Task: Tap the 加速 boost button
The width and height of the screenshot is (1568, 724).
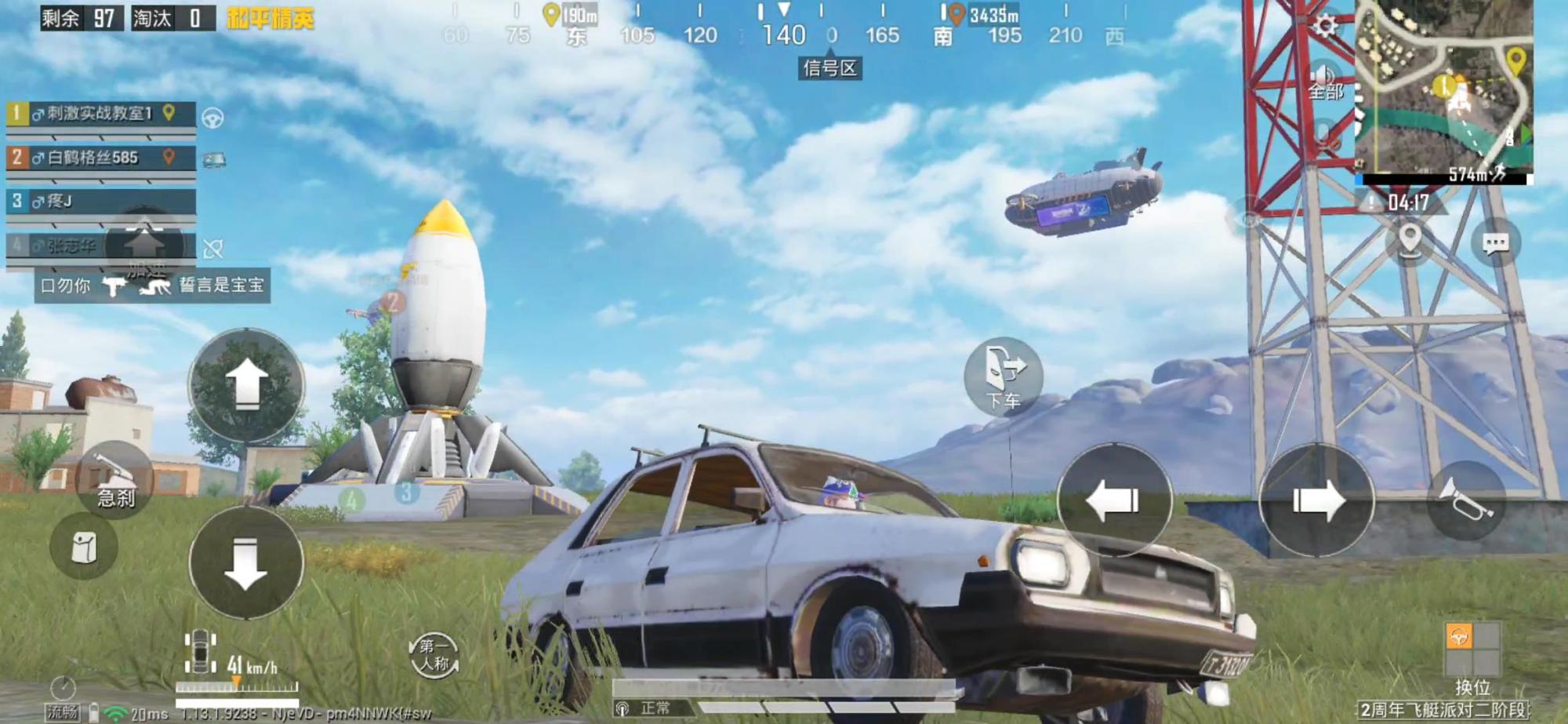Action: pos(144,248)
